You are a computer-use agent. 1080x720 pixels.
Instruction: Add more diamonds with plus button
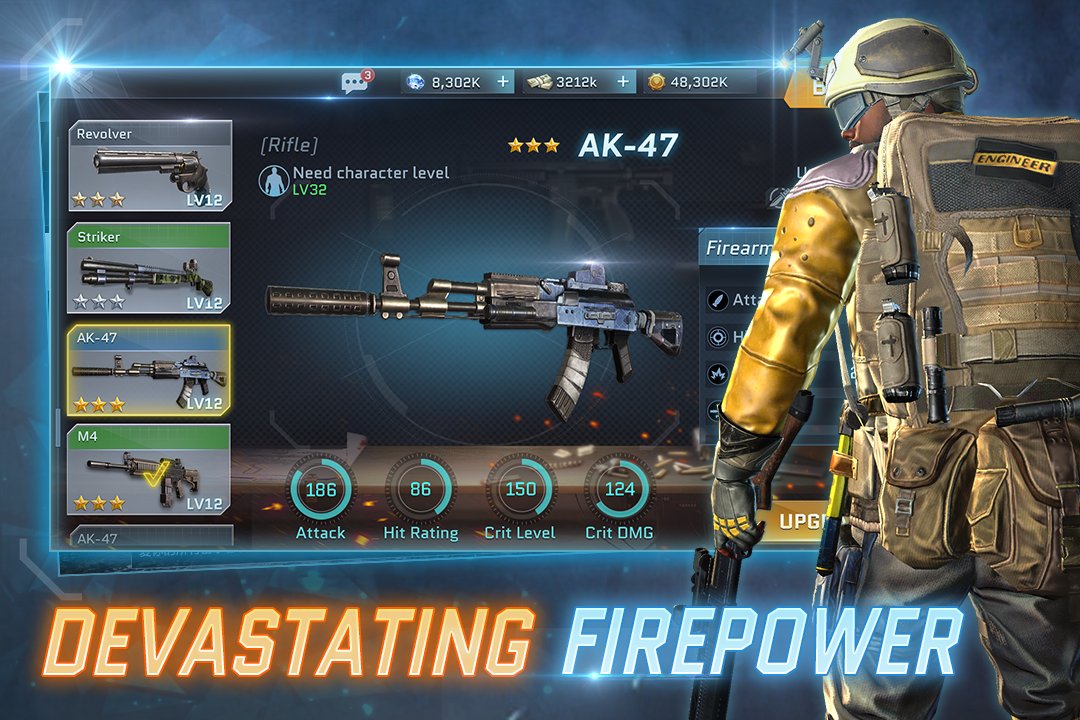point(502,82)
